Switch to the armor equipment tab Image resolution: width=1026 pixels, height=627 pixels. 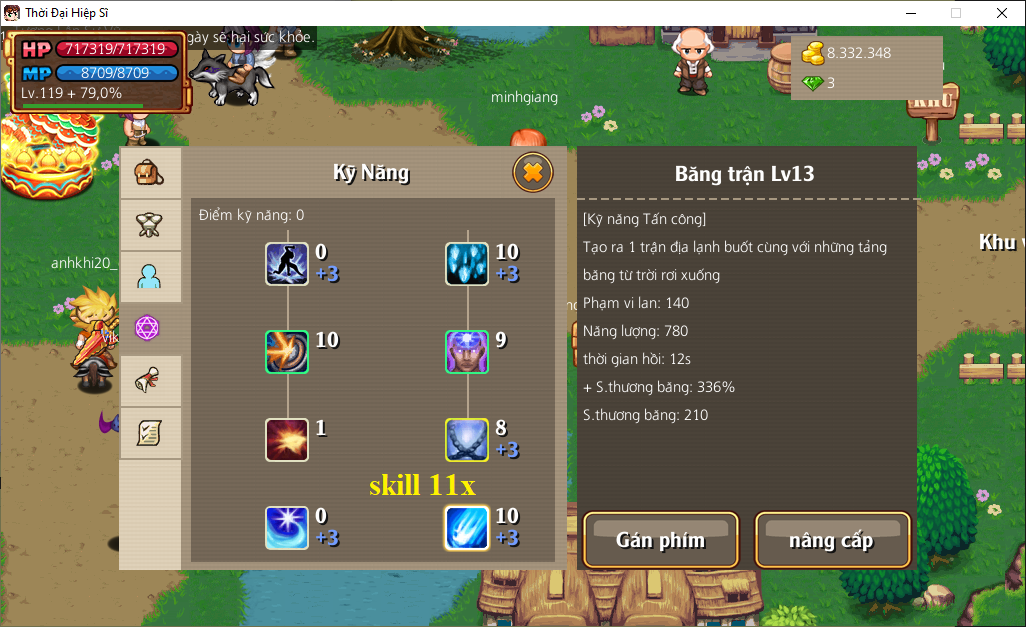[150, 225]
